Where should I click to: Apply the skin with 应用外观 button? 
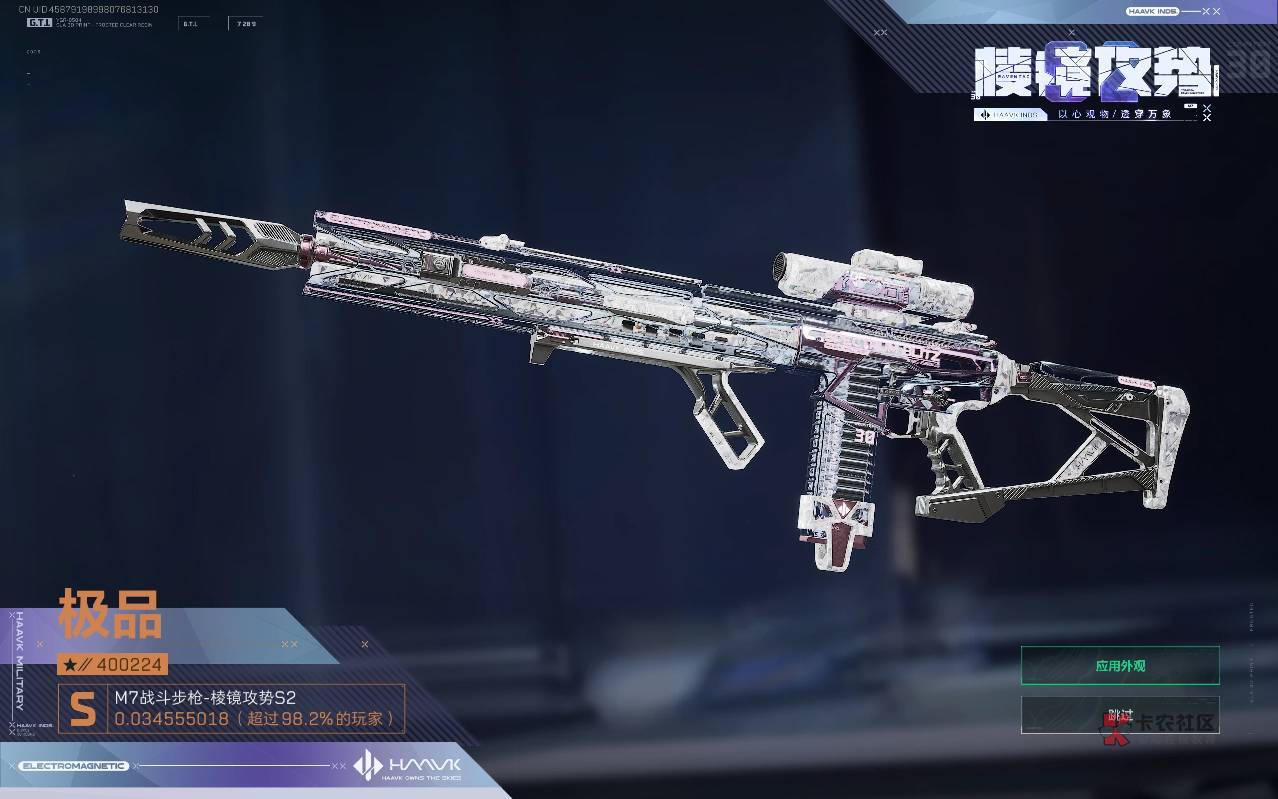tap(1119, 666)
